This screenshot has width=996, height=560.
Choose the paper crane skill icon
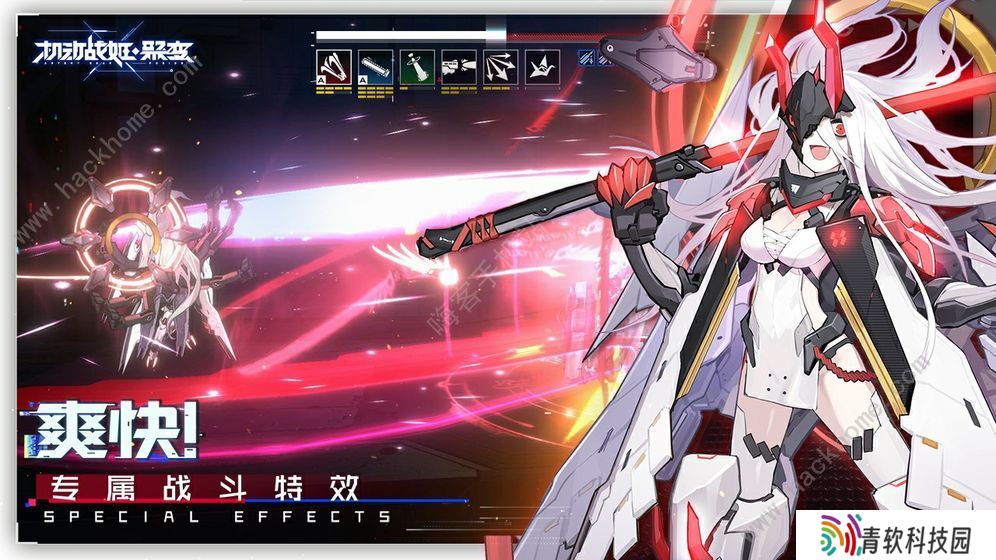pyautogui.click(x=540, y=67)
